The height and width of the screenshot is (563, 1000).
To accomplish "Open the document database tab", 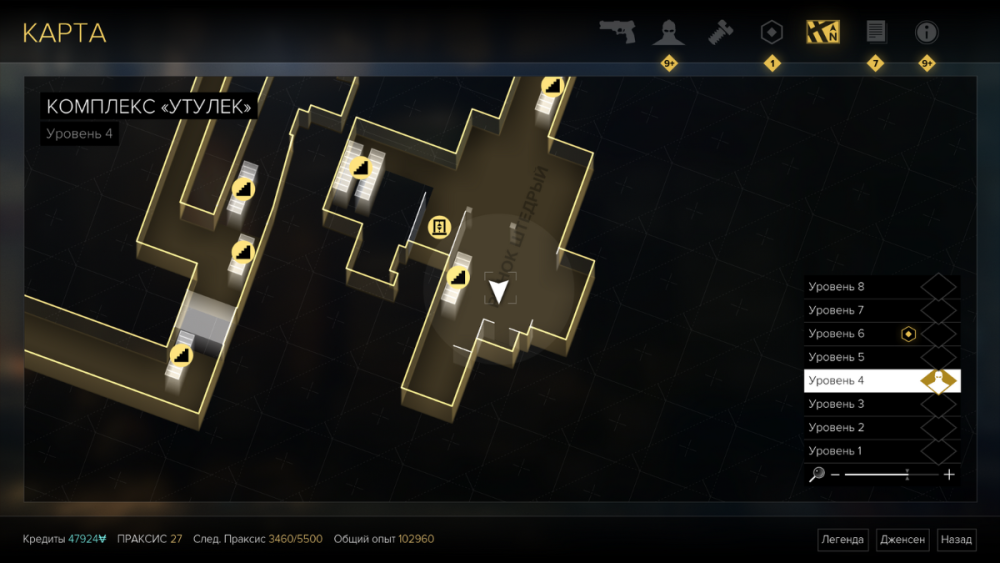I will [x=876, y=32].
